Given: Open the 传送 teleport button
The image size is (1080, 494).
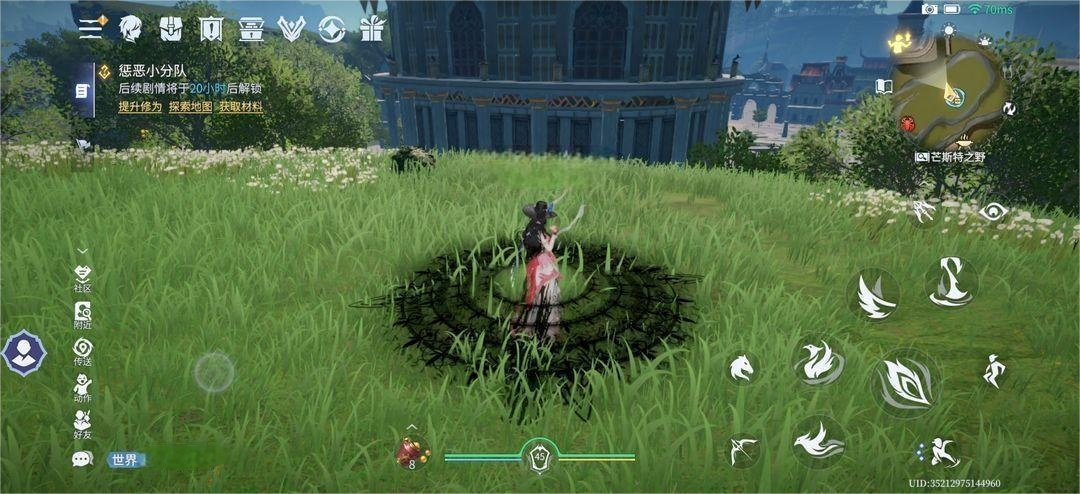Looking at the screenshot, I should coord(83,352).
